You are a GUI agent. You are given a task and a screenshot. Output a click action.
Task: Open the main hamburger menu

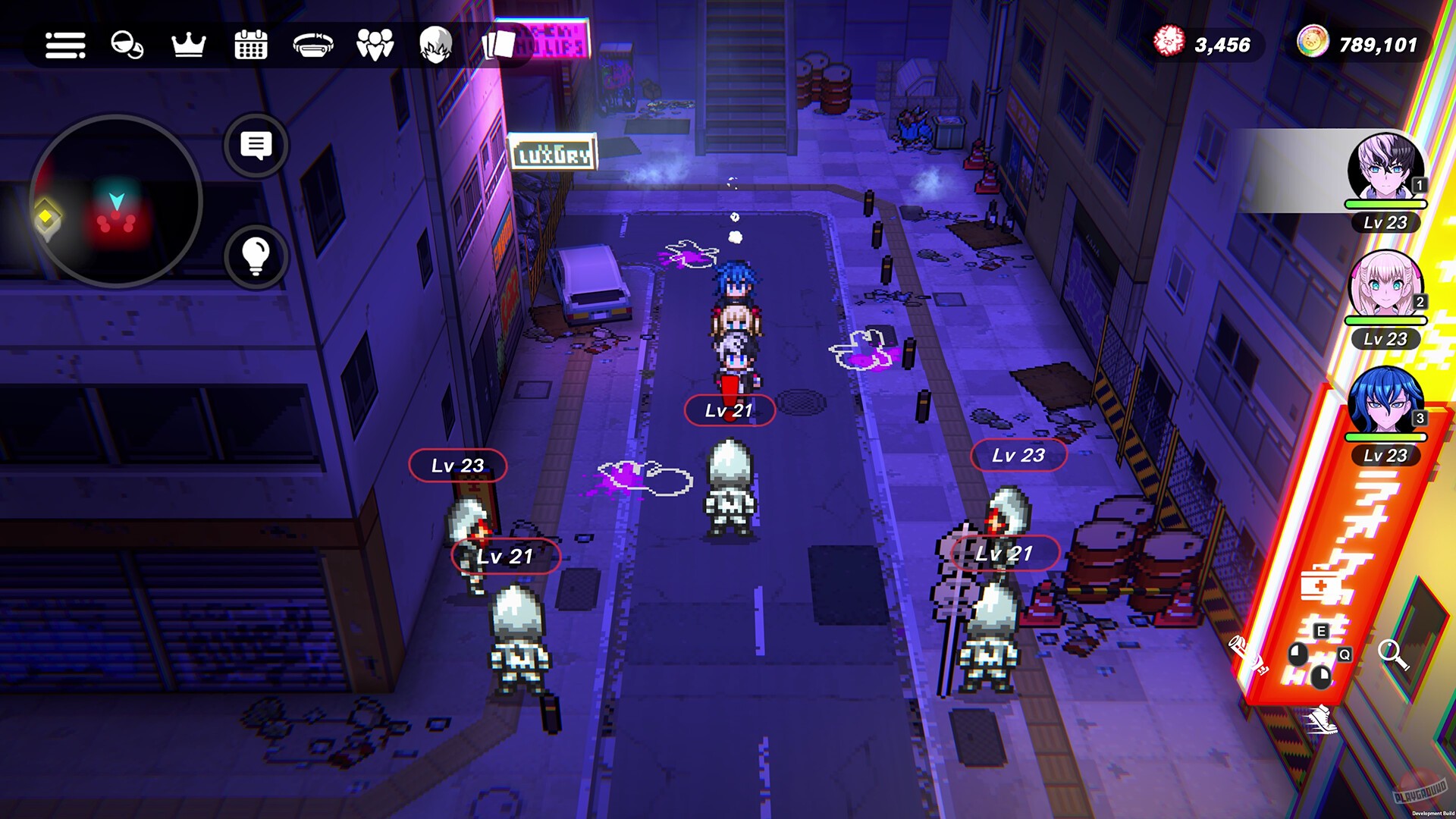click(64, 45)
